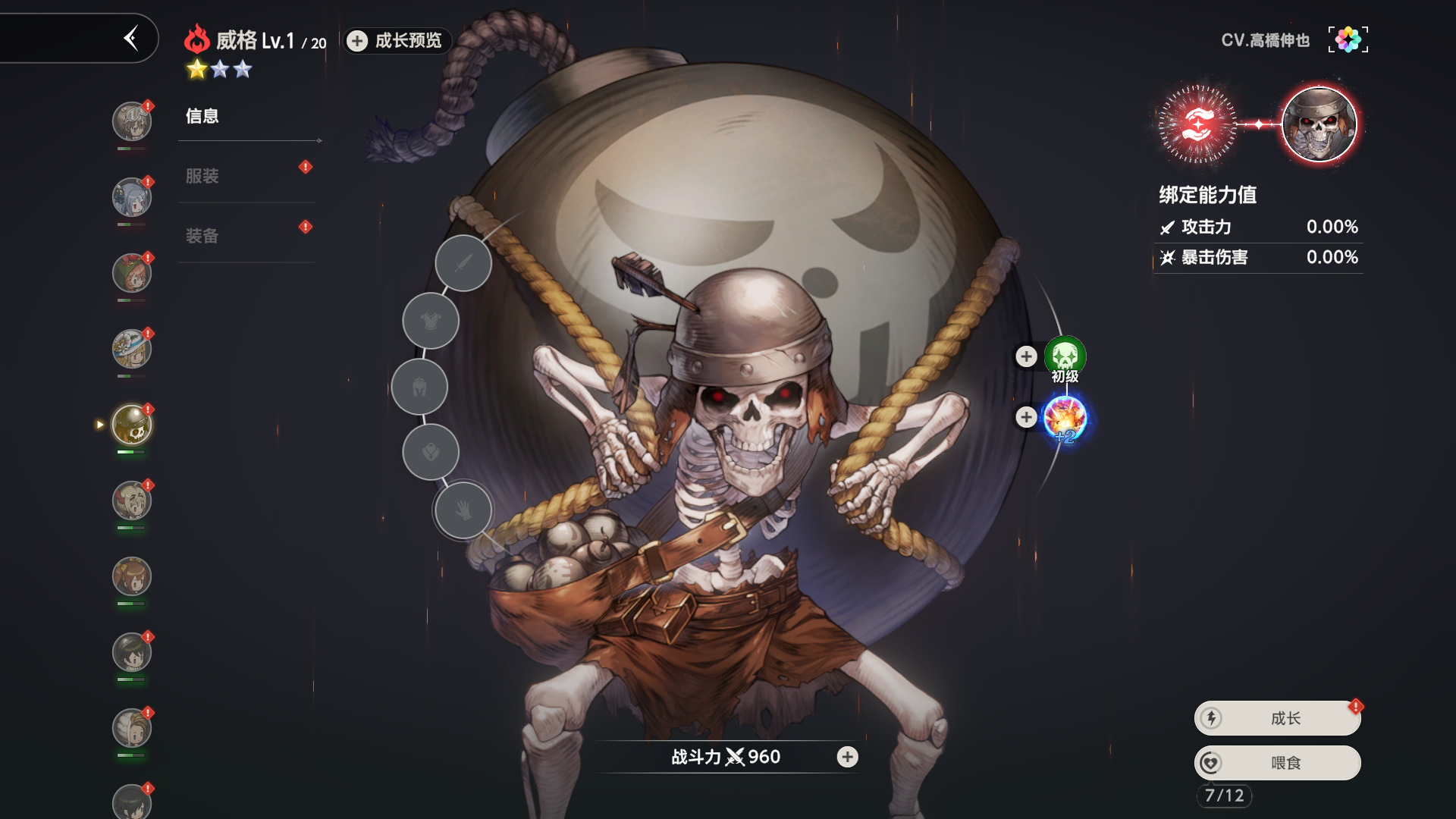Open the explosion skill icon with +2
Image resolution: width=1456 pixels, height=819 pixels.
pos(1065,418)
